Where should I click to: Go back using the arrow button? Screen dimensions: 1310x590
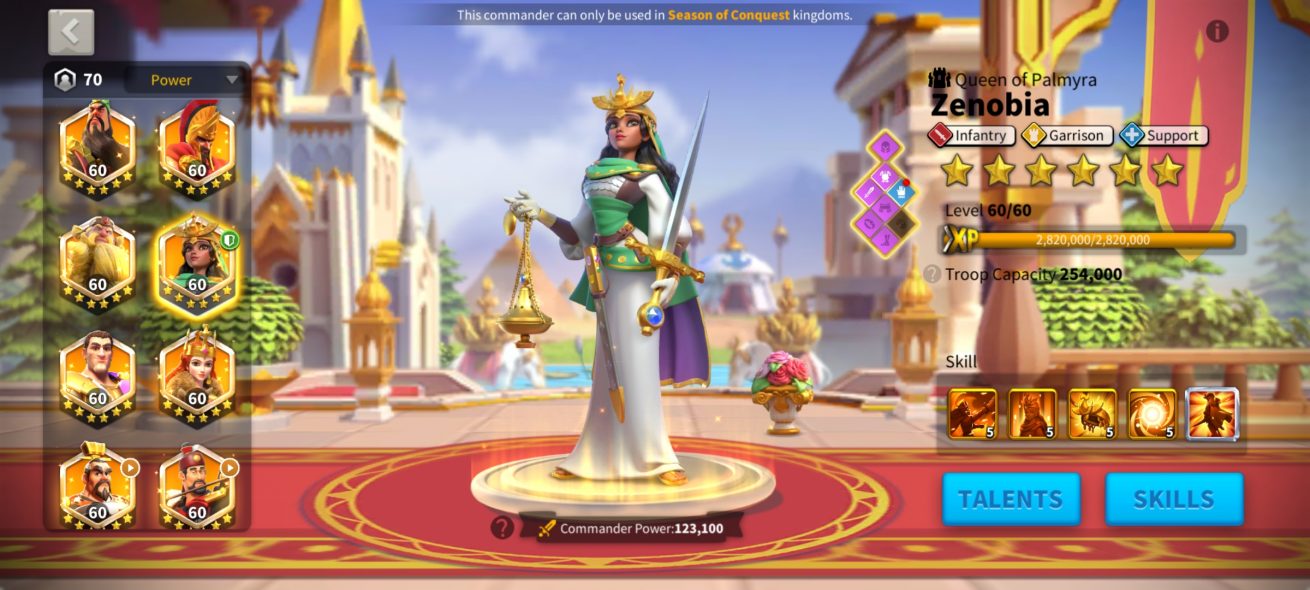[71, 32]
